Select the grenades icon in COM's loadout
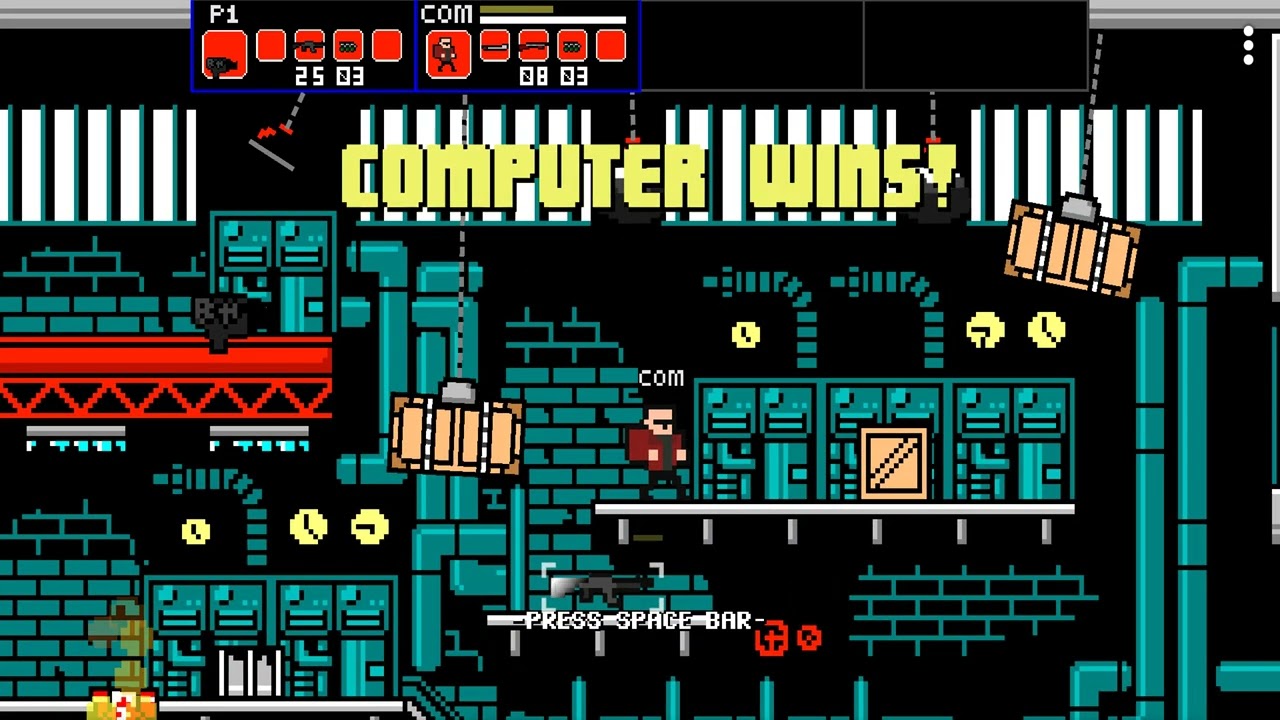1280x720 pixels. pos(571,46)
